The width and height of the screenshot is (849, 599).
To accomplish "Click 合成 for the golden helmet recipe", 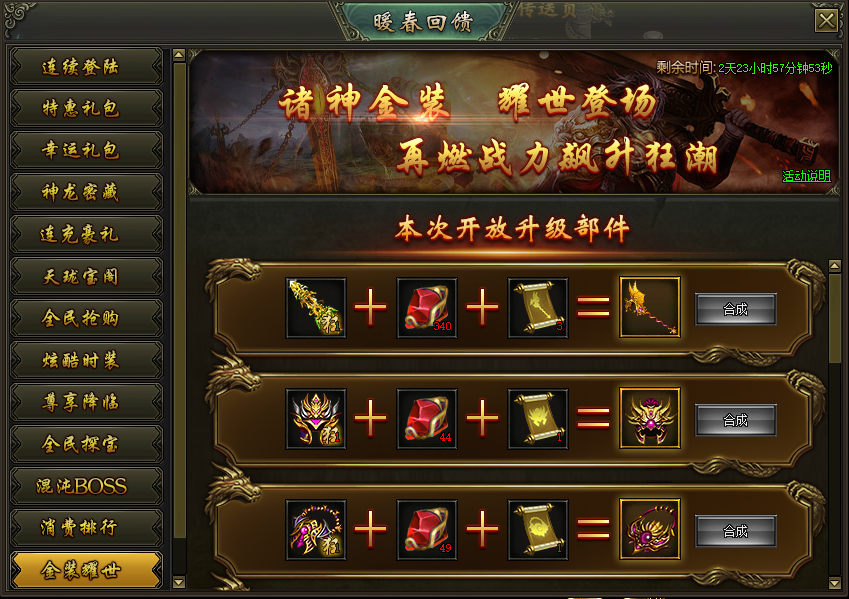I will pyautogui.click(x=736, y=420).
